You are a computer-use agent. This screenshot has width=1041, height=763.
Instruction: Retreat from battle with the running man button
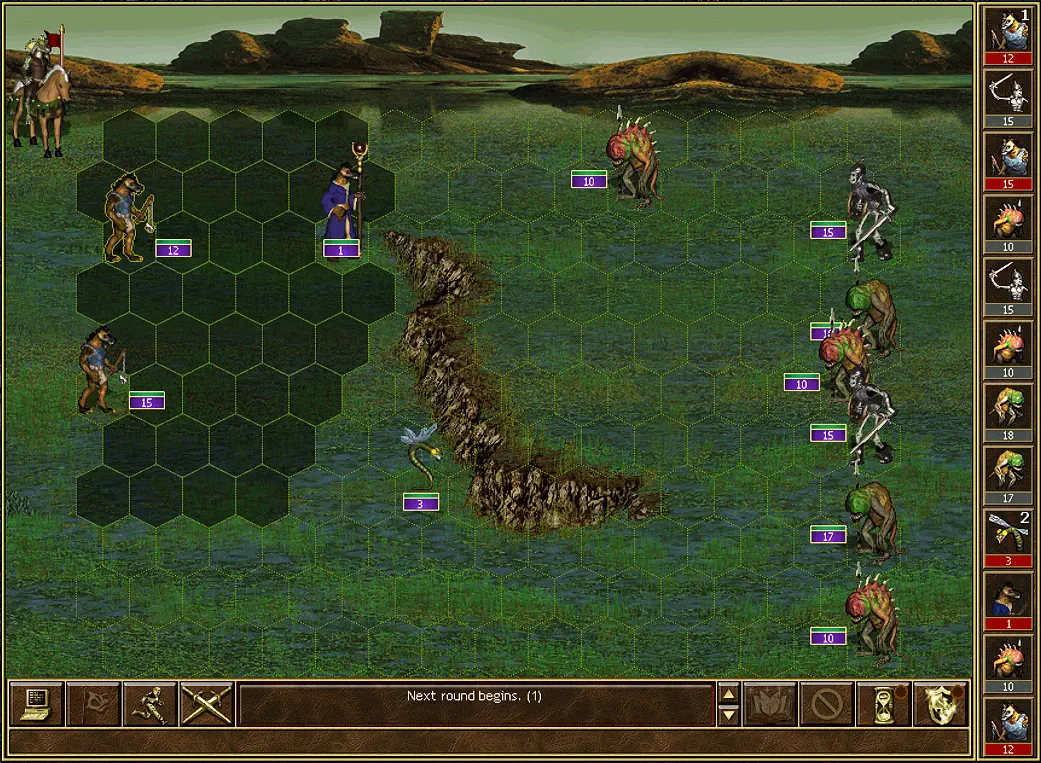point(150,704)
